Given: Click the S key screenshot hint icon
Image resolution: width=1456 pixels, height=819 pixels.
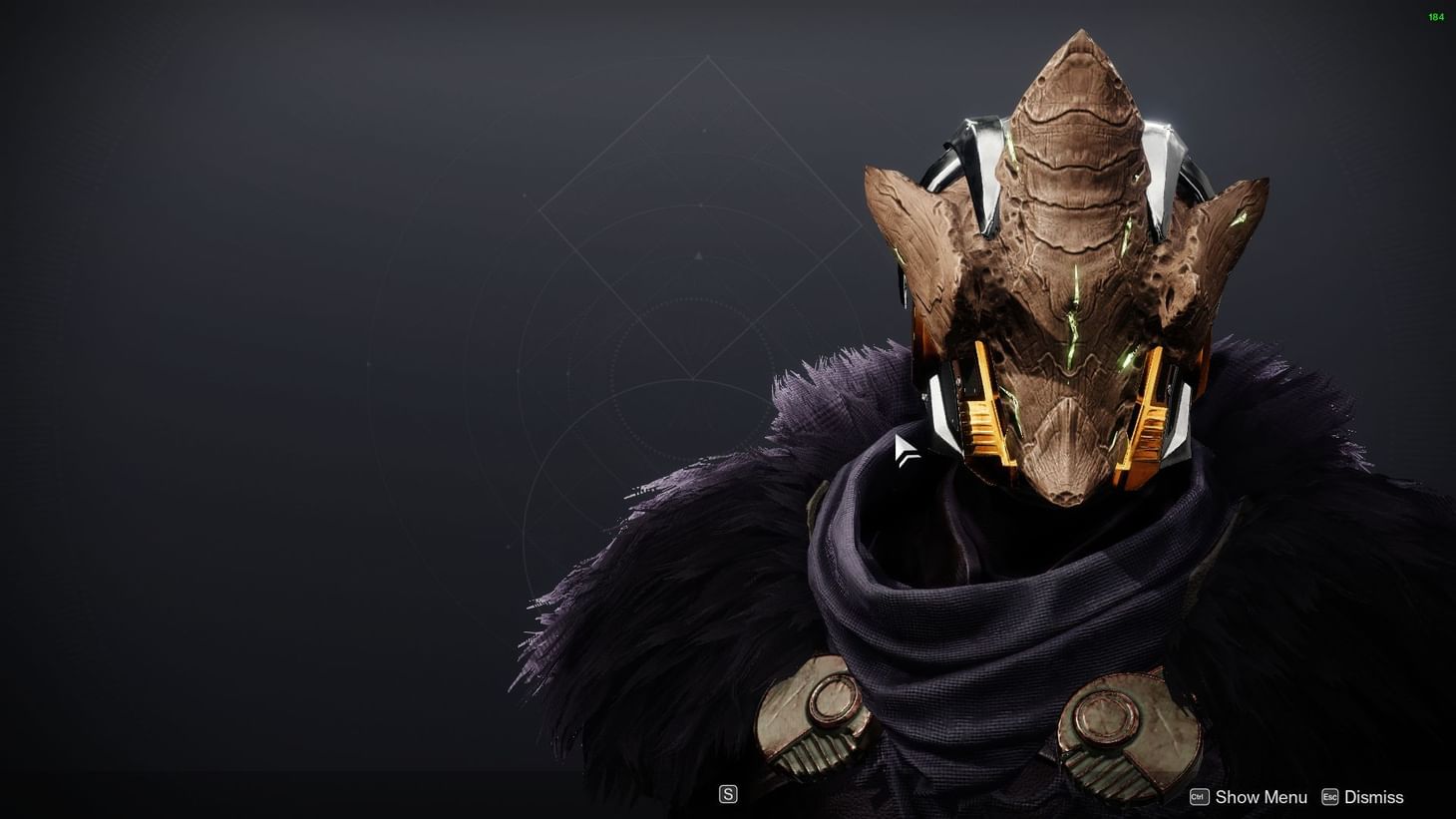Looking at the screenshot, I should 729,793.
